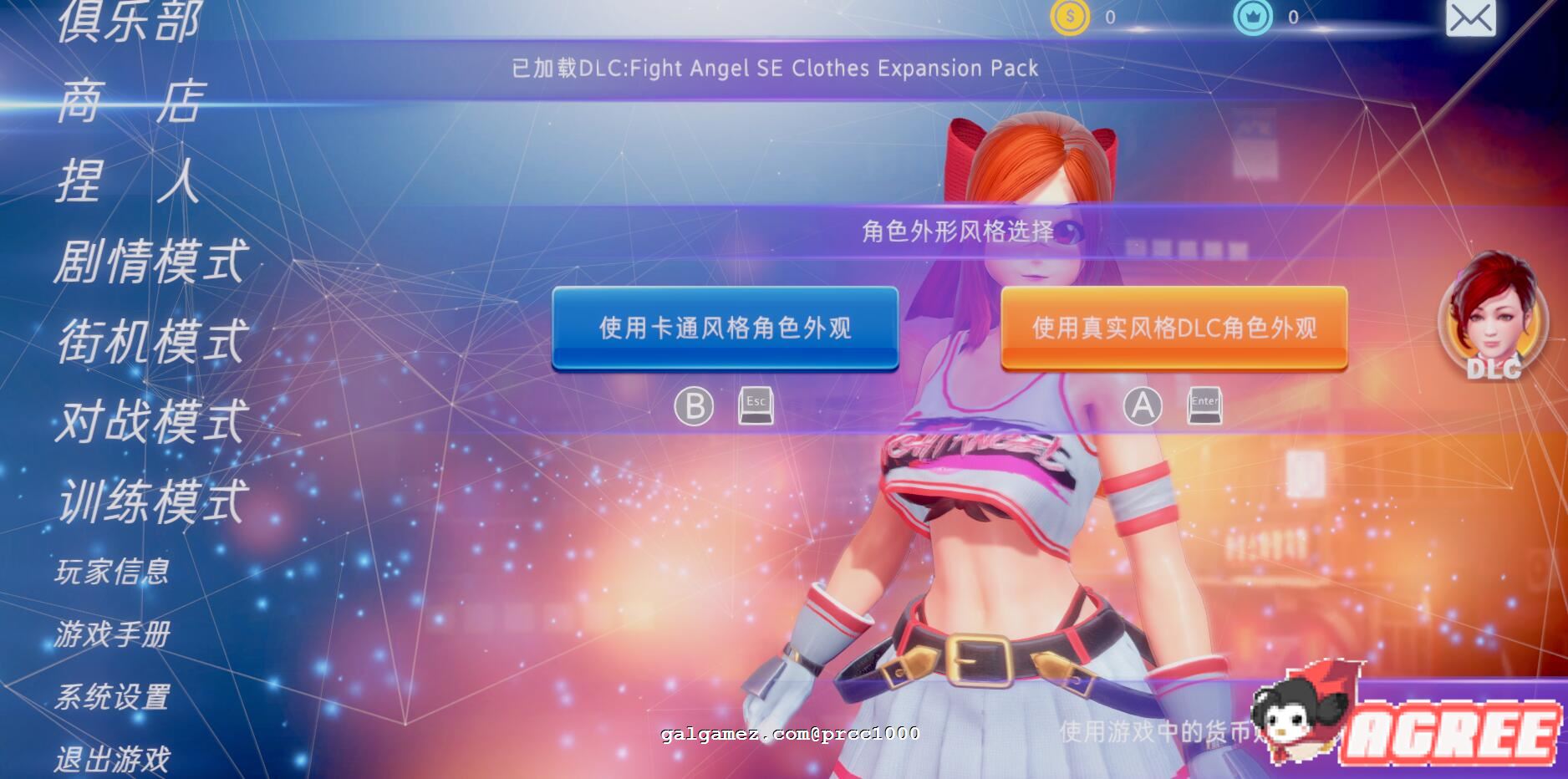Open the 商店 shop menu
The width and height of the screenshot is (1568, 779).
click(x=130, y=104)
